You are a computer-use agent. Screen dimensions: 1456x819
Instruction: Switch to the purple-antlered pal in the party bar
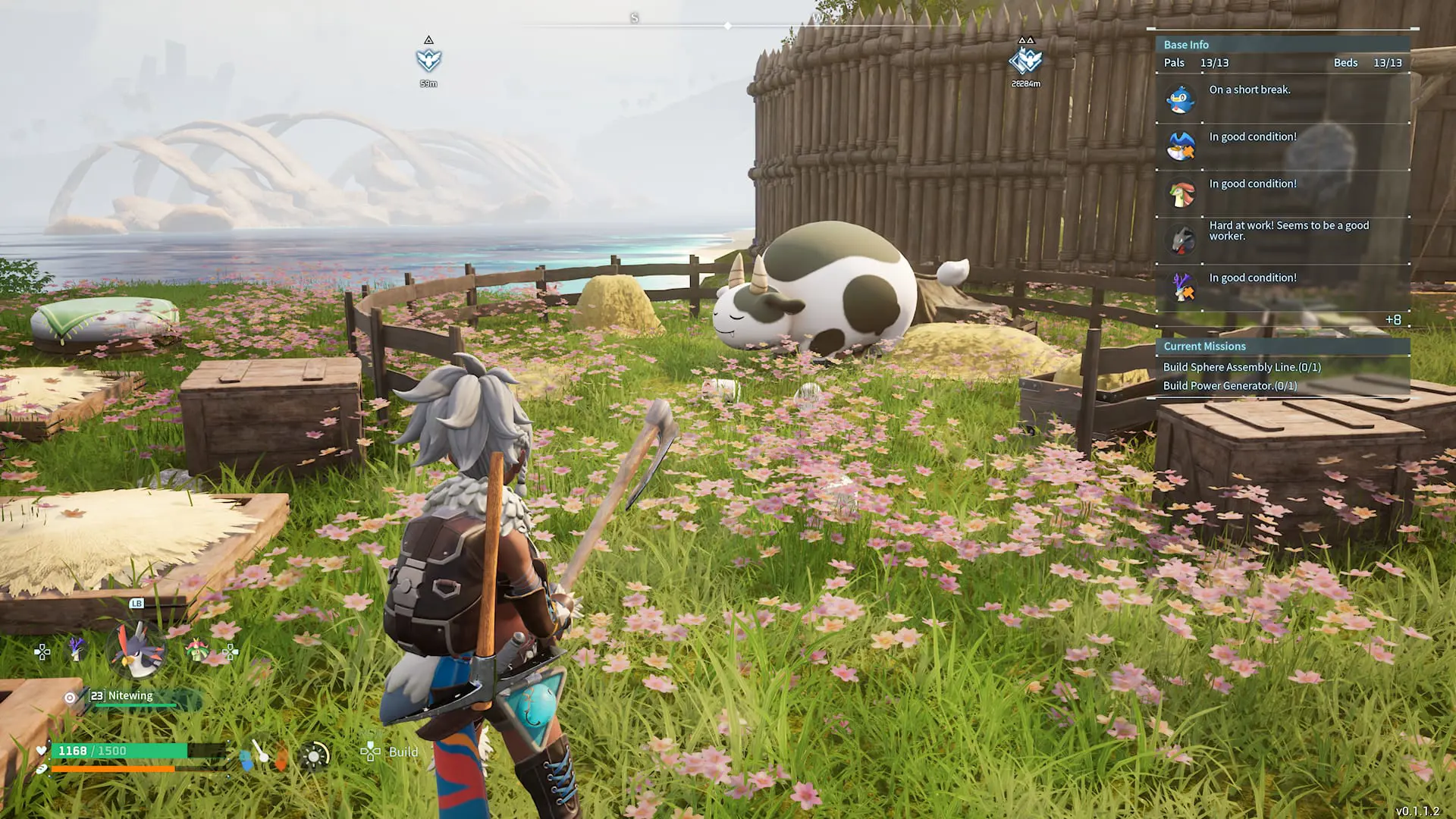[77, 649]
